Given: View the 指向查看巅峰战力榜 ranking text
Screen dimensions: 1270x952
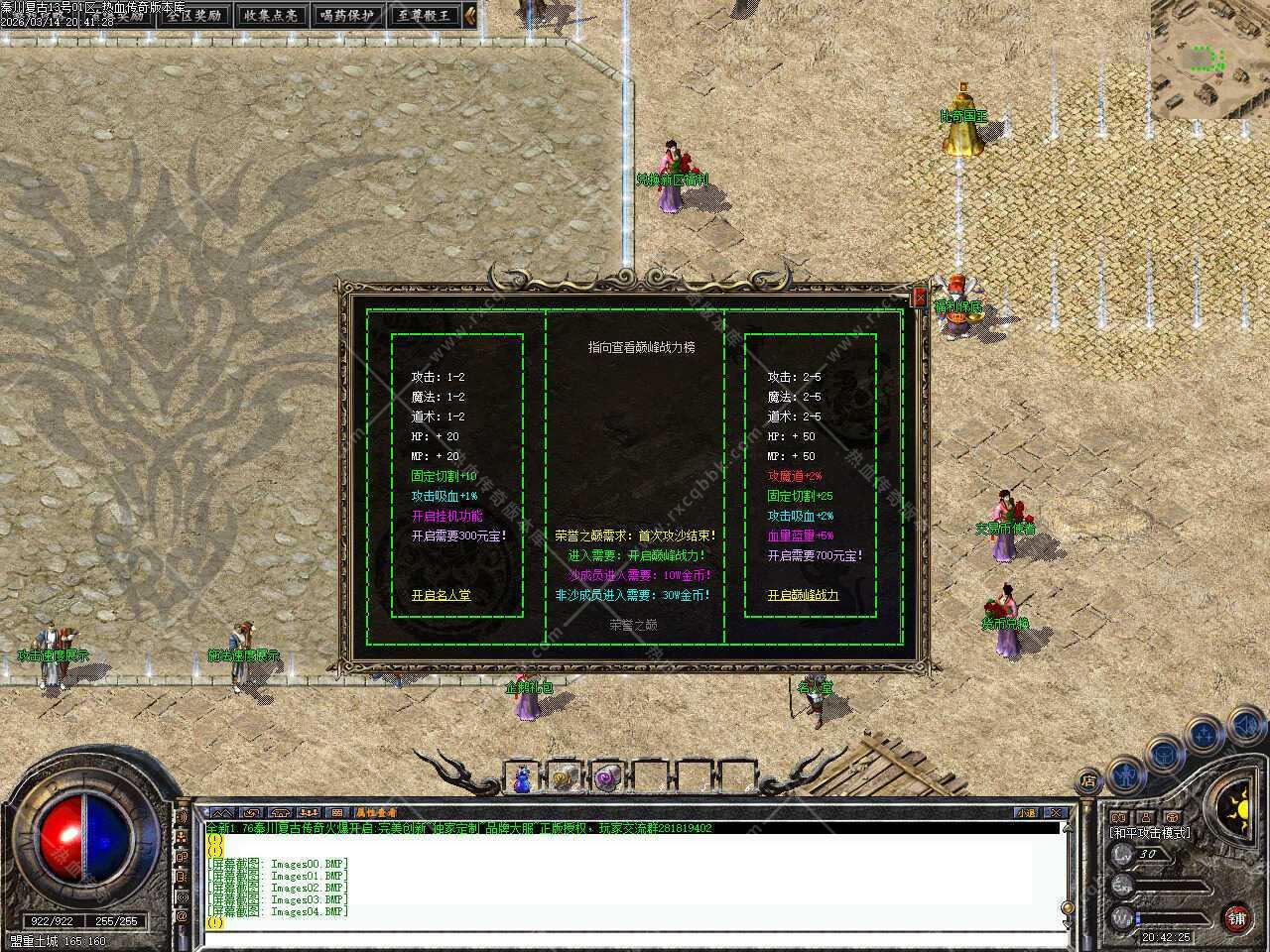Looking at the screenshot, I should click(x=641, y=347).
